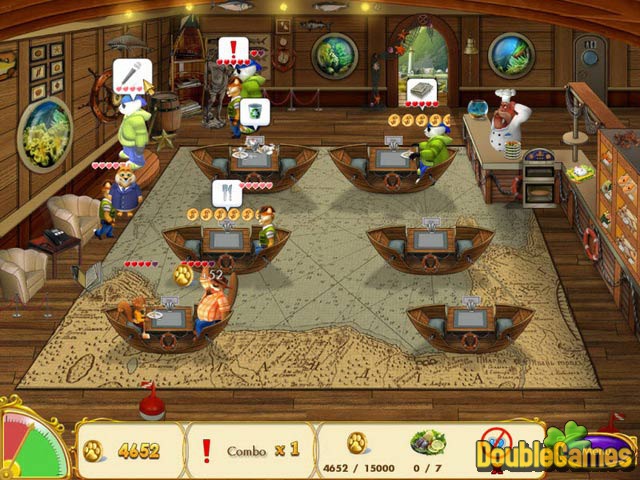Choose the fork and knife order bubble
Viewport: 640px width, 480px height.
click(x=226, y=190)
